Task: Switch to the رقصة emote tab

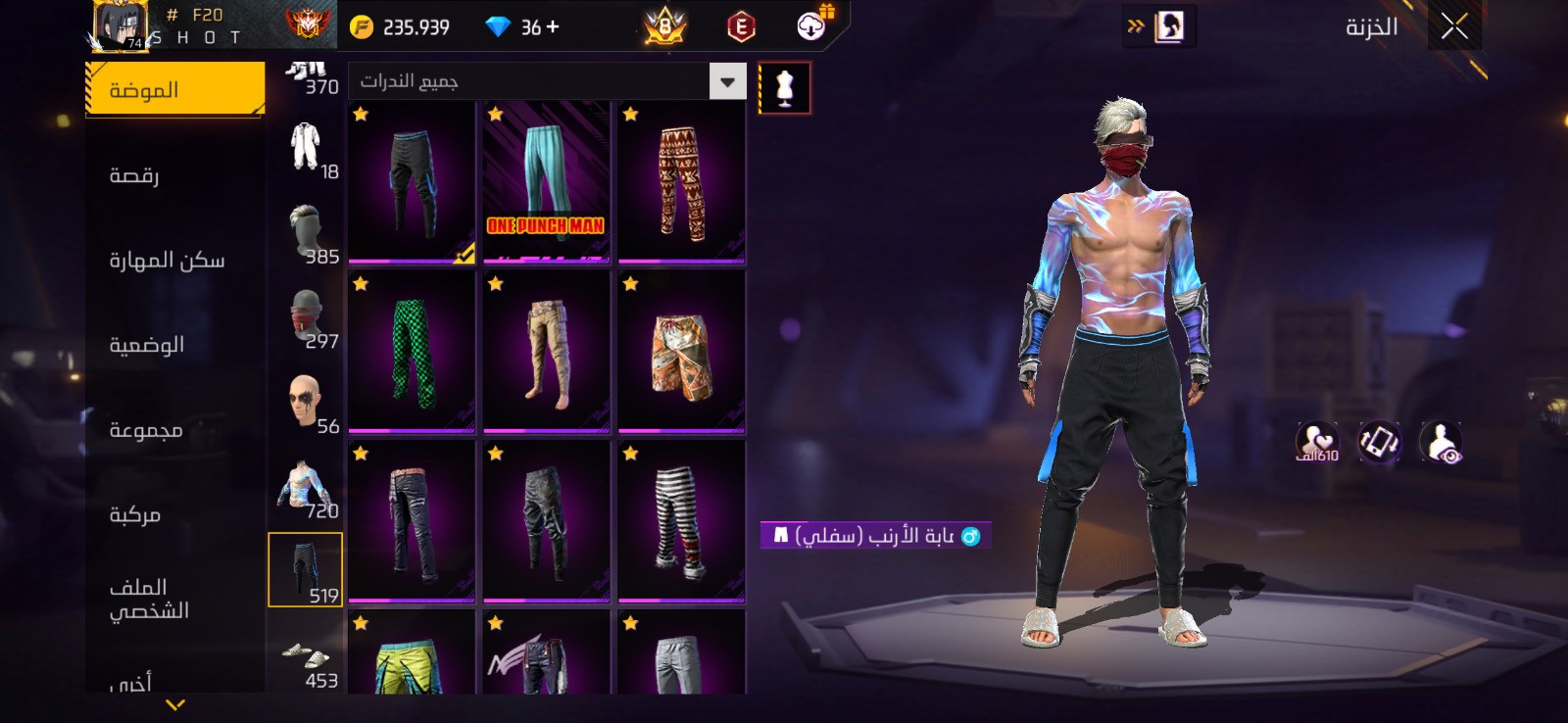Action: [135, 175]
